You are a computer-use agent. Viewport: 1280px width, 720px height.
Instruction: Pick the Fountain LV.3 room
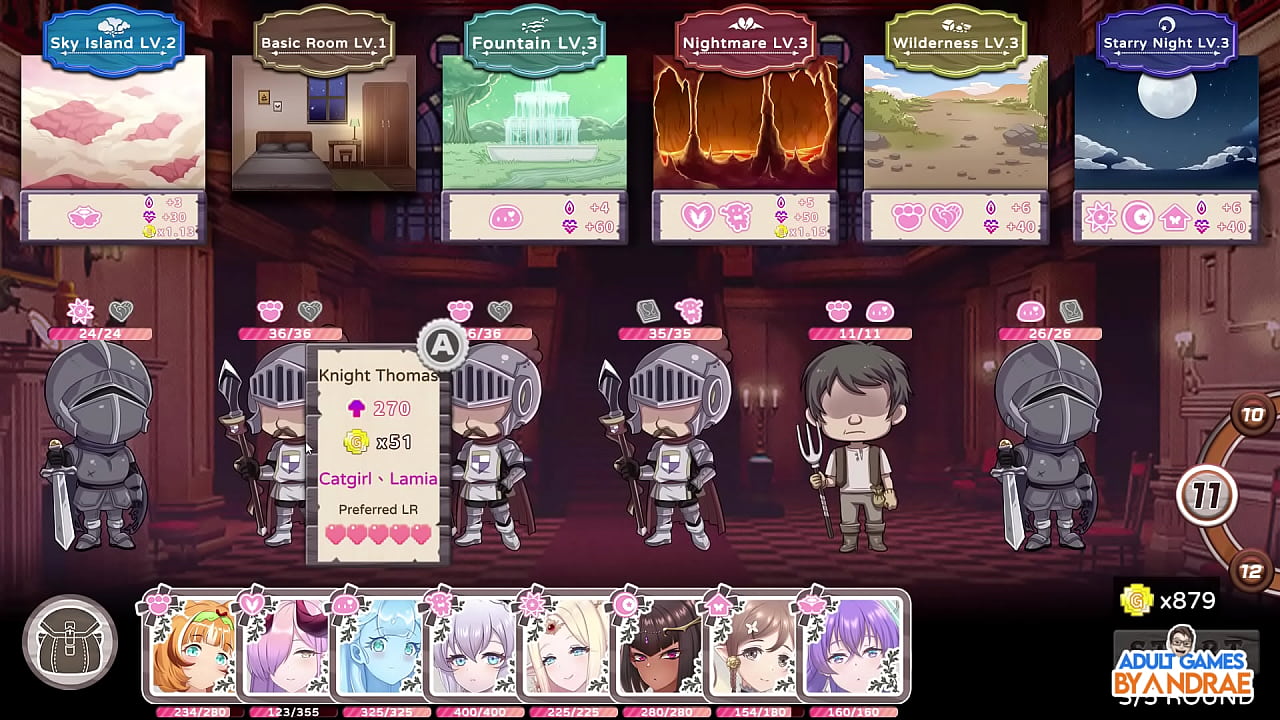click(x=534, y=122)
